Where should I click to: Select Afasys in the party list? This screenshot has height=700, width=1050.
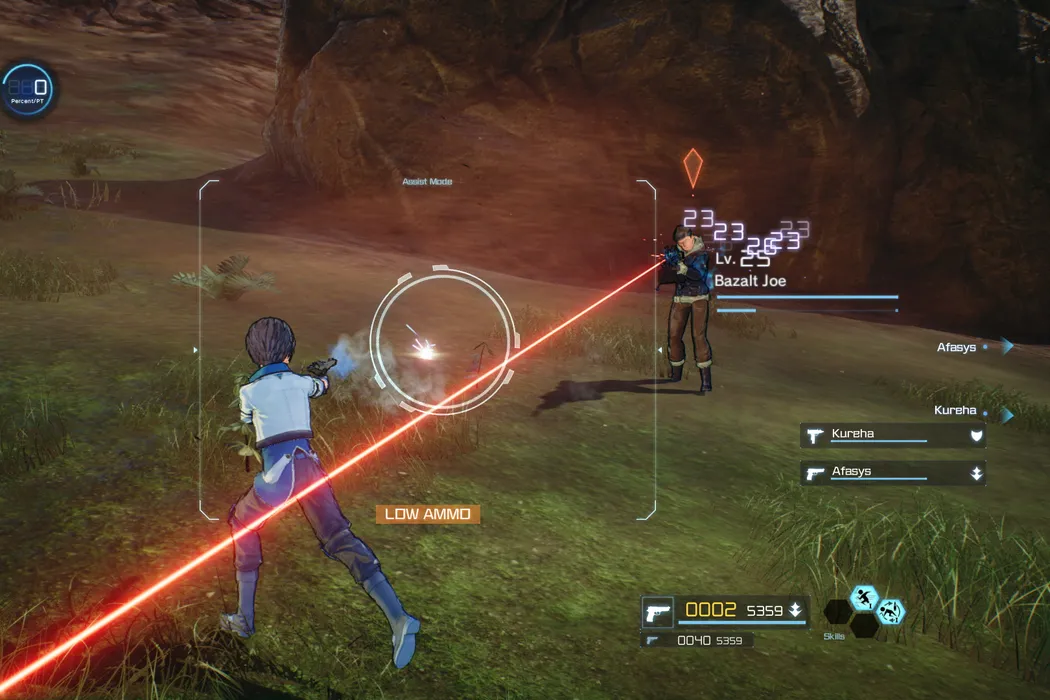point(892,473)
